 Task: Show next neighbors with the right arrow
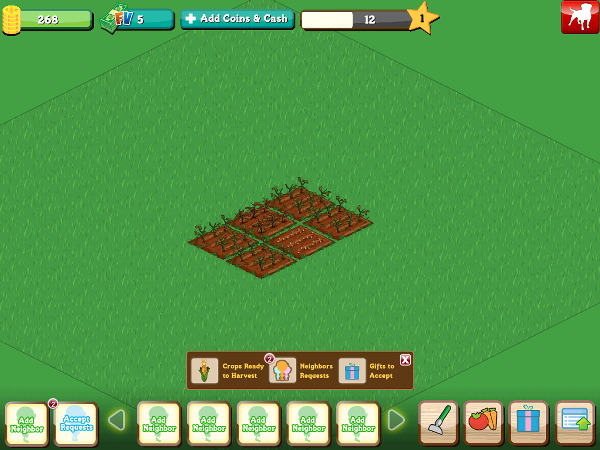[396, 420]
